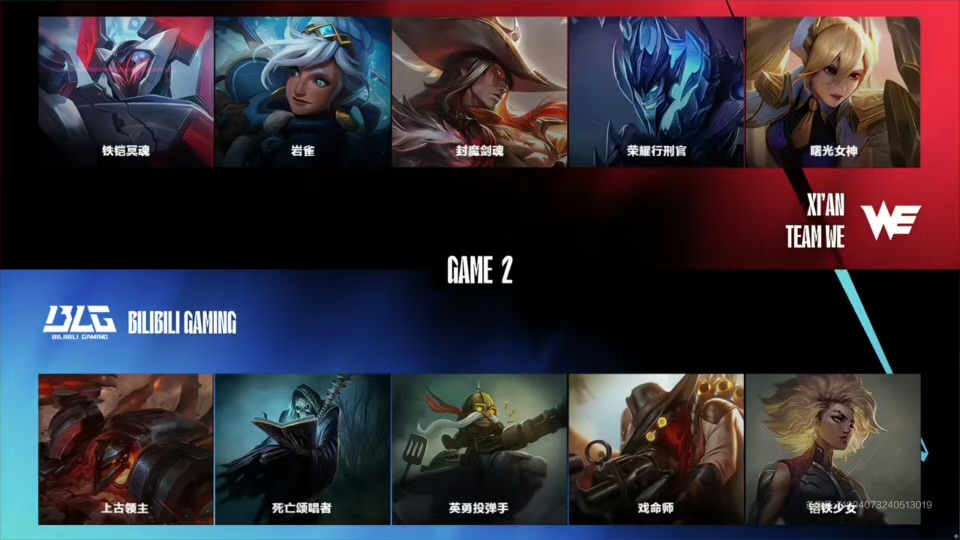Click the 英勇投弹手 Corki champion card
This screenshot has width=960, height=540.
point(479,449)
